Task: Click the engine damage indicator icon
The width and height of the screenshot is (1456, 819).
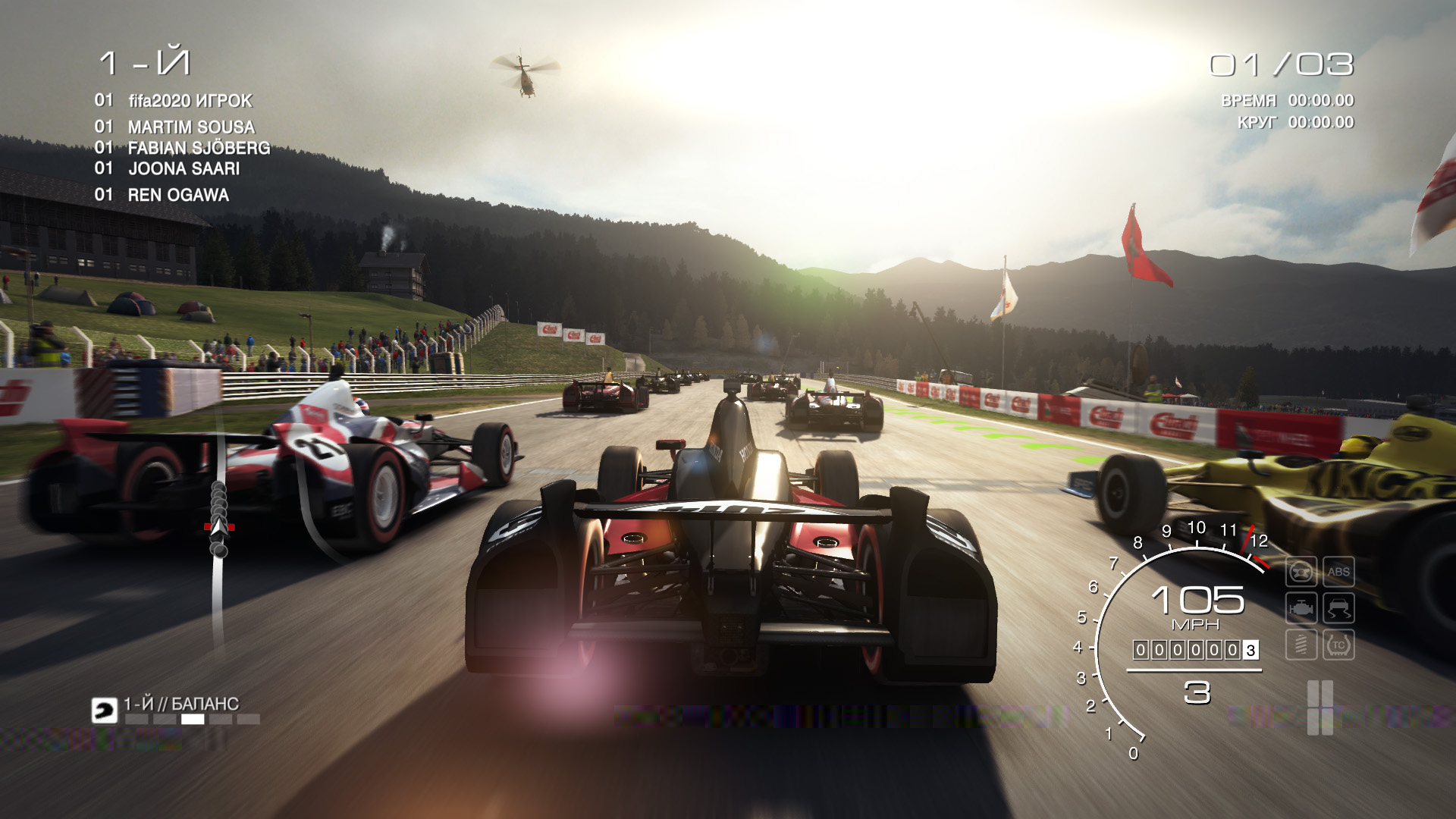Action: coord(1301,608)
